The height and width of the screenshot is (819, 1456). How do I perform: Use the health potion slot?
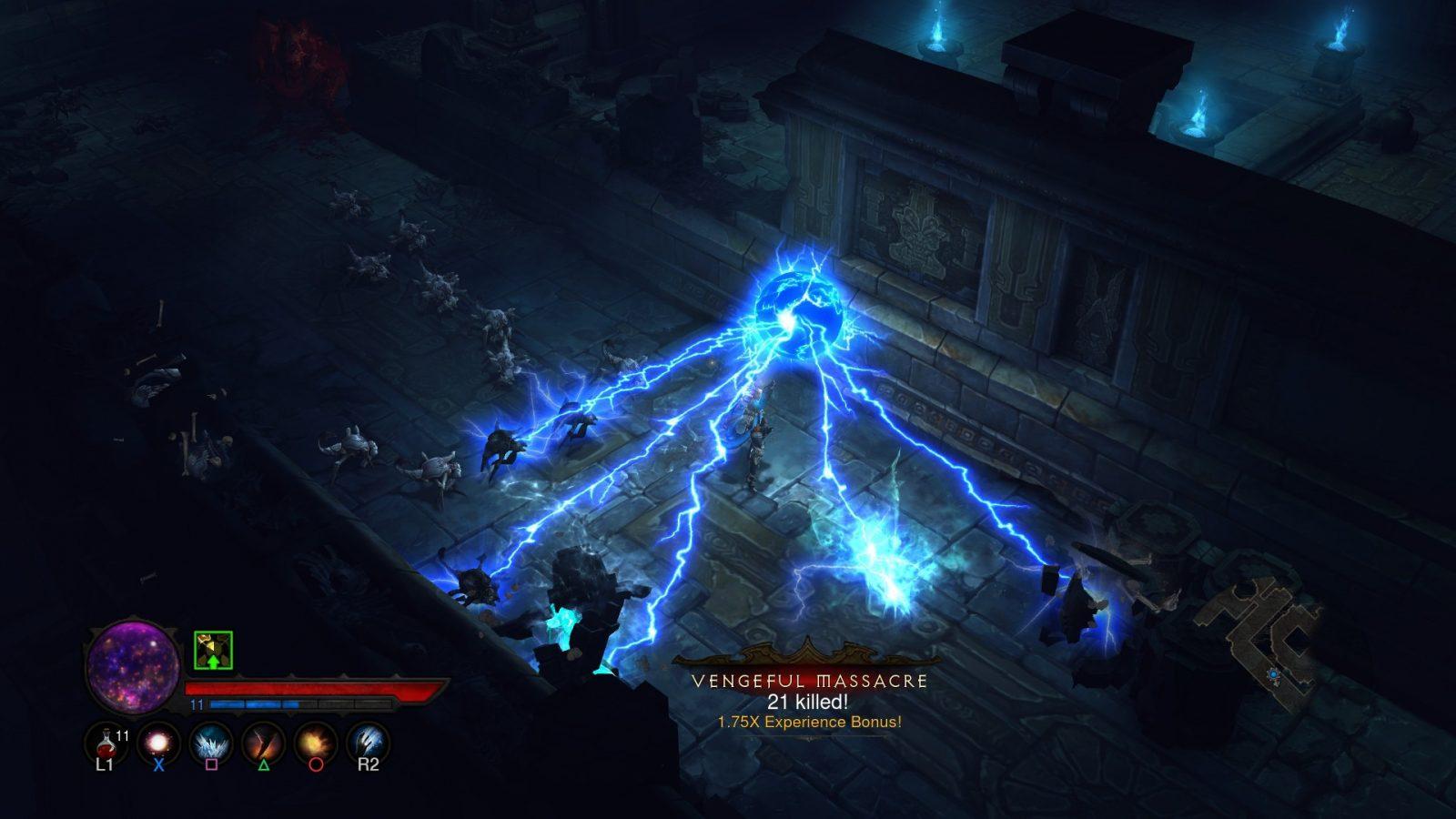(x=106, y=742)
